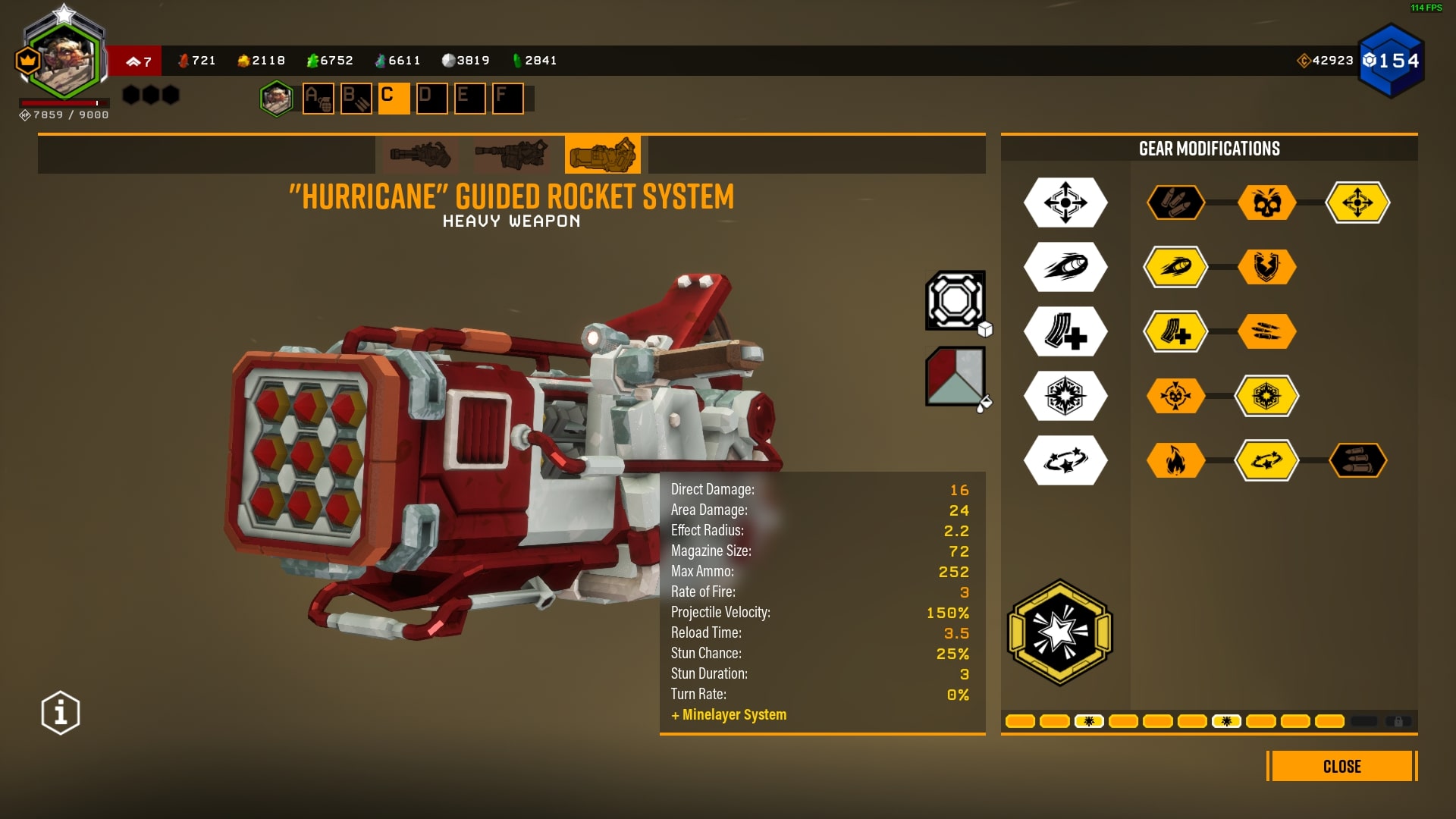
Task: Toggle the armor-break shield modification
Action: click(x=1268, y=267)
